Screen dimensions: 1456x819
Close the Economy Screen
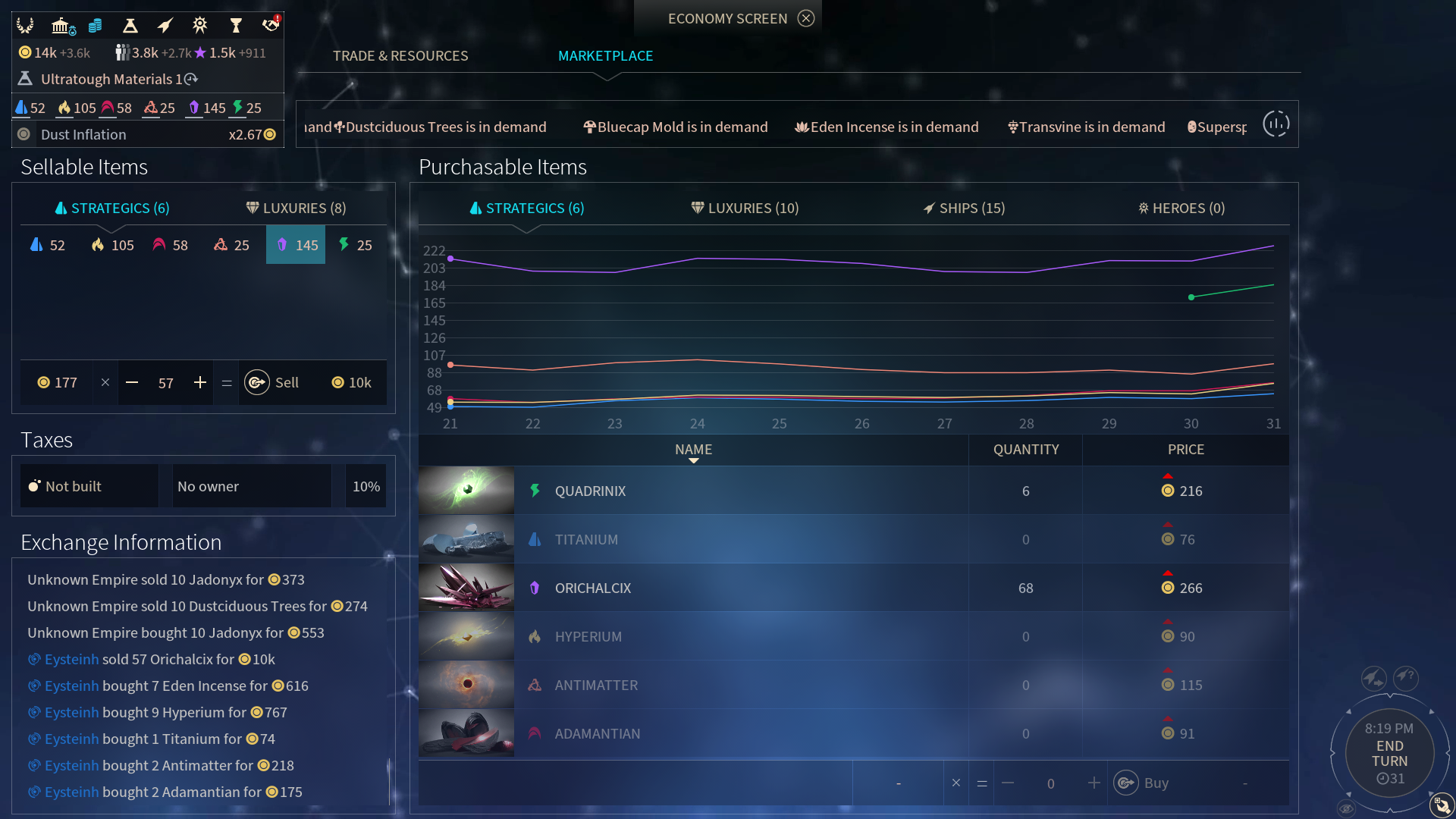click(806, 18)
